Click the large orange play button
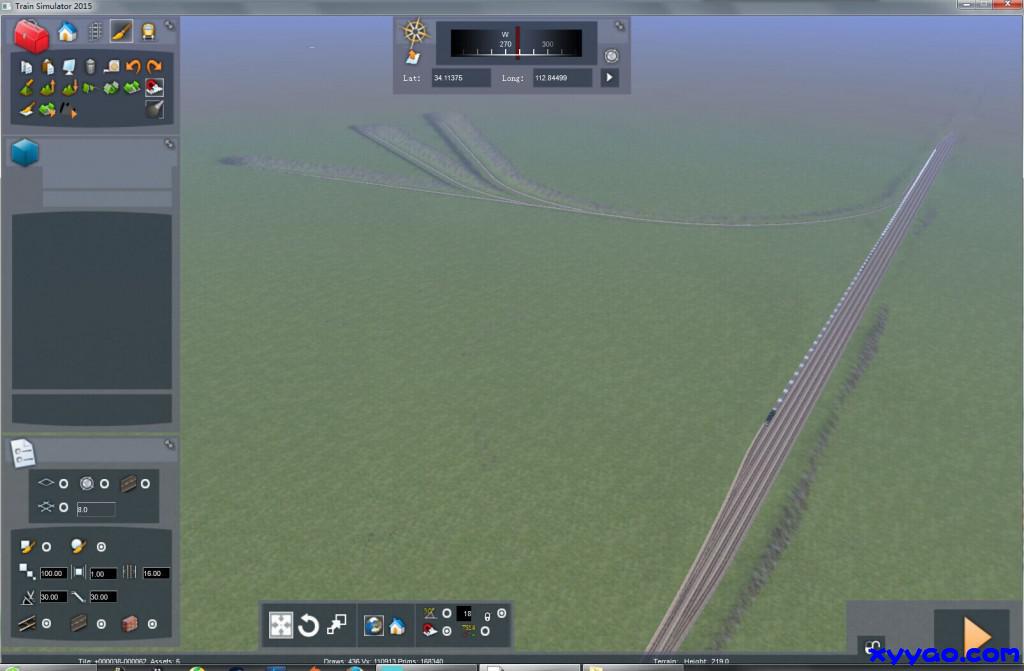This screenshot has width=1024, height=671. pyautogui.click(x=973, y=634)
